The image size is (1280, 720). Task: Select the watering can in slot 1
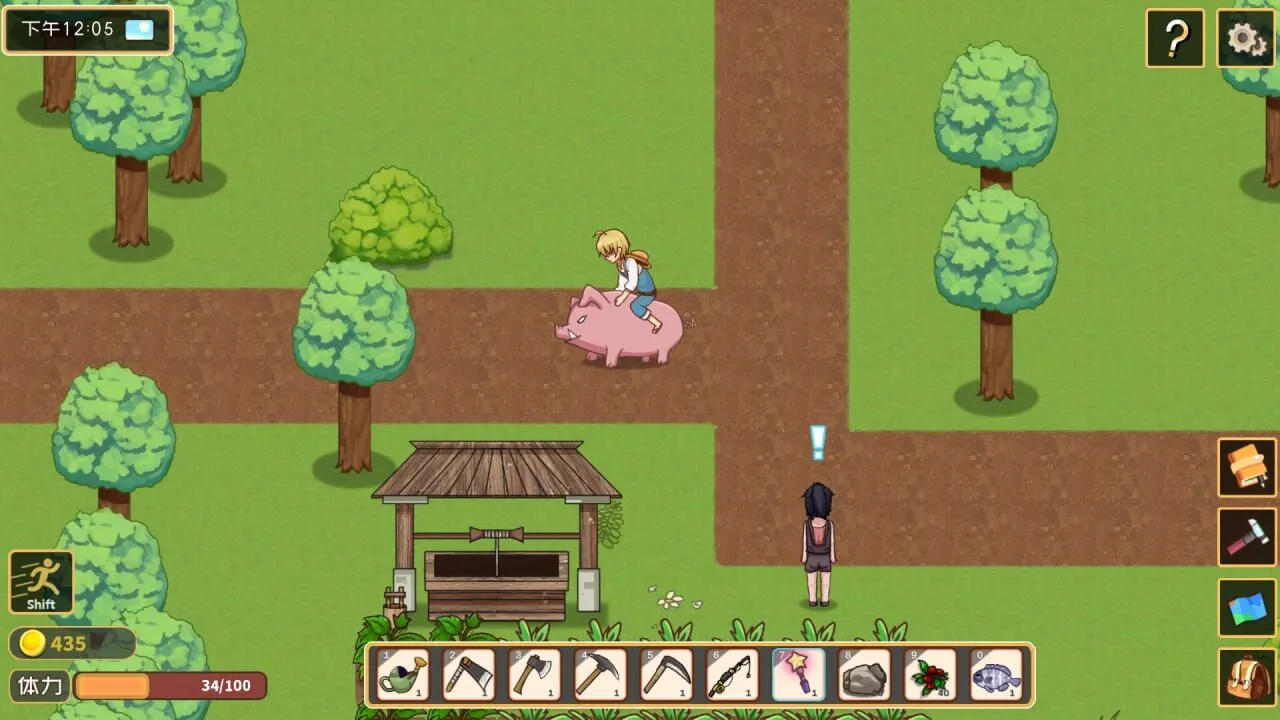click(x=403, y=675)
